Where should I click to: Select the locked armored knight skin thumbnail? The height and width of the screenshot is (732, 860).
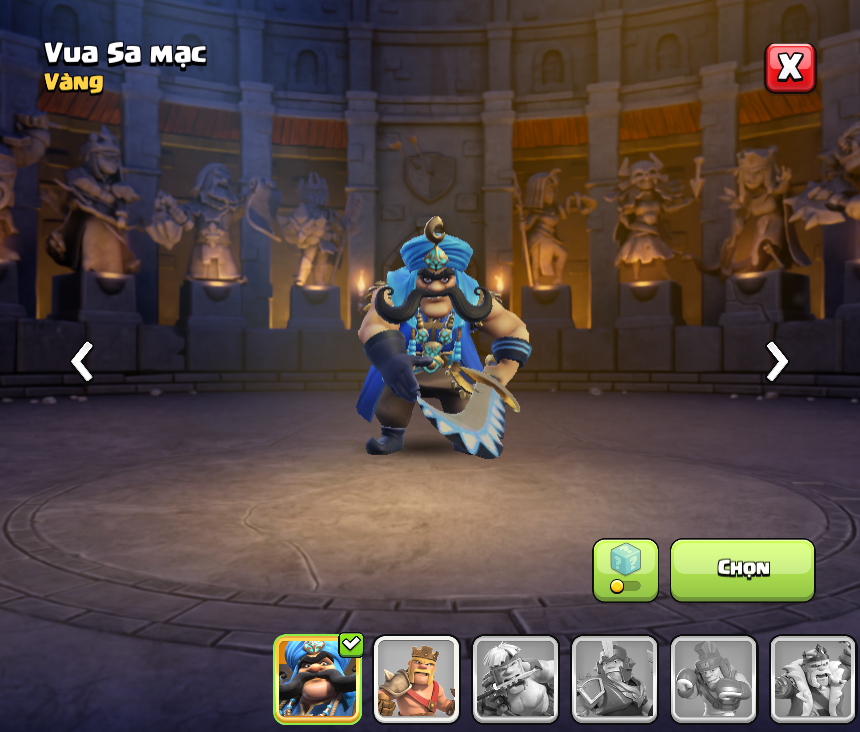(614, 679)
